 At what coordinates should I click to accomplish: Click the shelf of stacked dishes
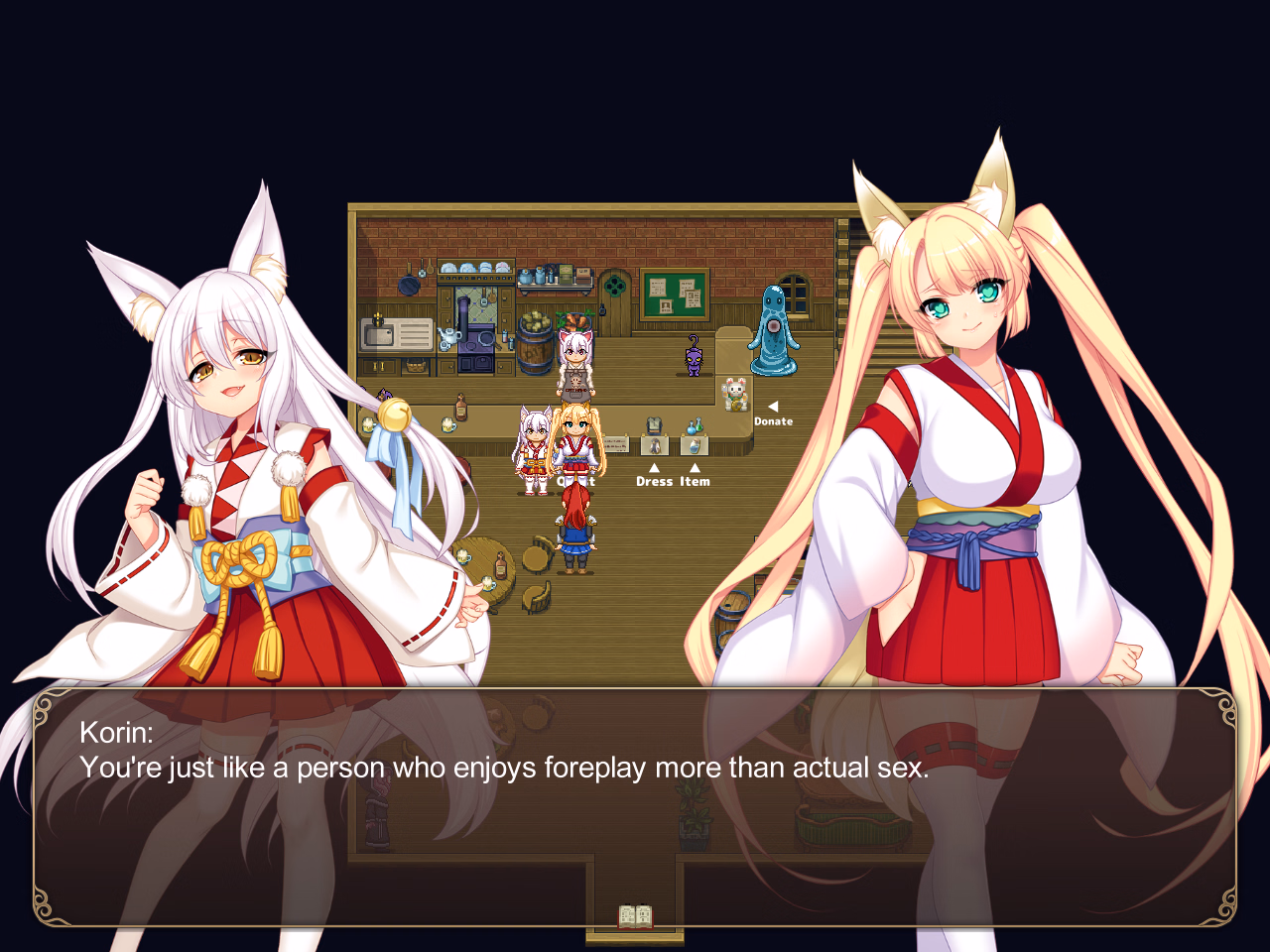pyautogui.click(x=476, y=268)
